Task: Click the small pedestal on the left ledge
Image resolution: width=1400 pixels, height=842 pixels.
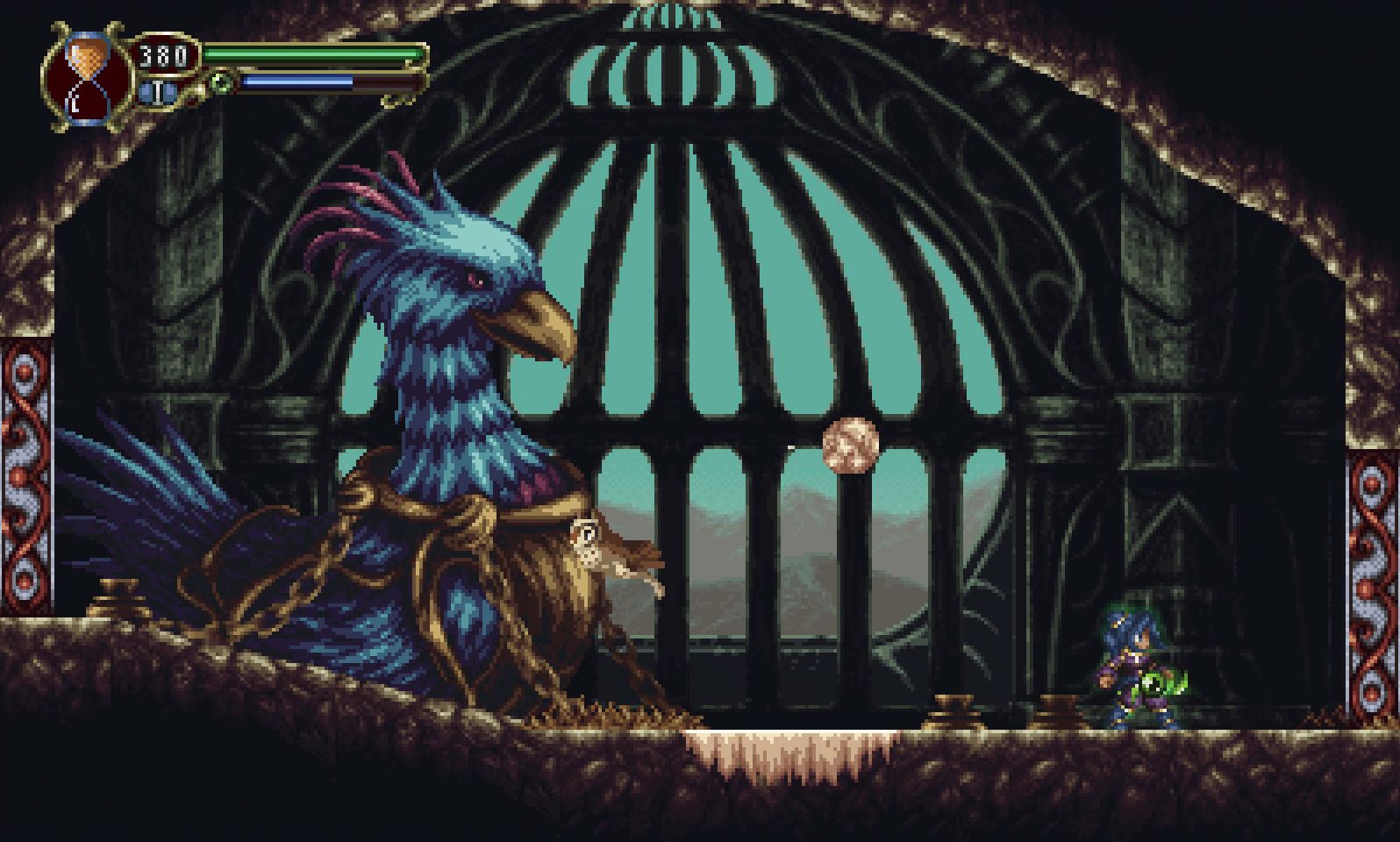Action: click(x=118, y=605)
